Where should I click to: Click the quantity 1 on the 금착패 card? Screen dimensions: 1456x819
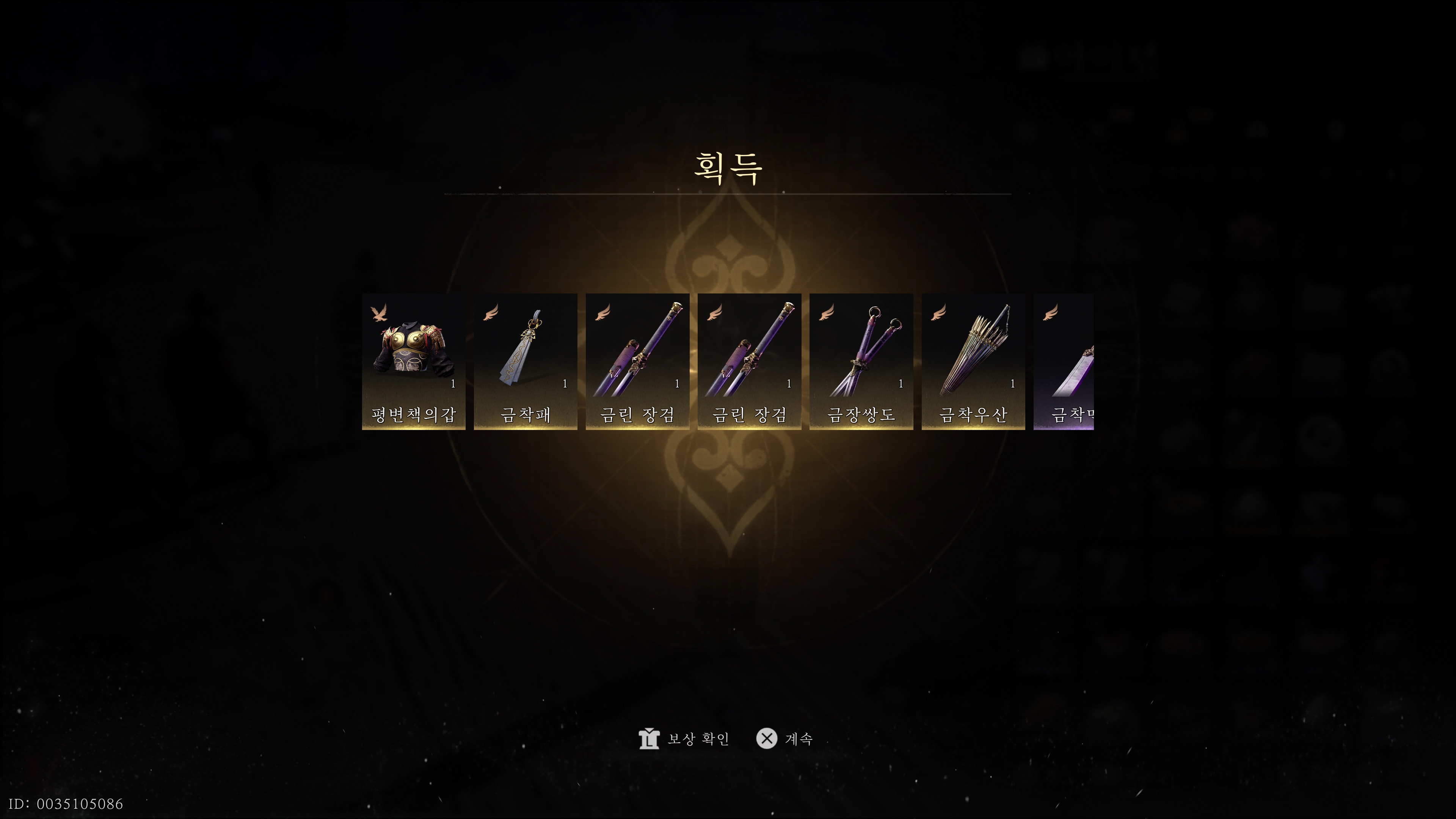pyautogui.click(x=565, y=384)
